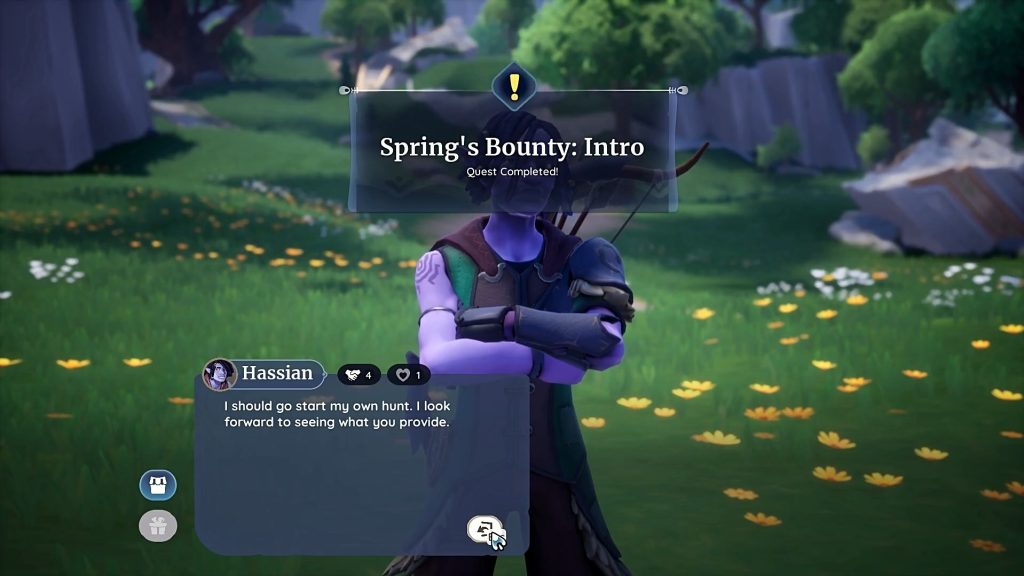Advance the dialogue using the speech-bubble button
The width and height of the screenshot is (1024, 576).
485,529
